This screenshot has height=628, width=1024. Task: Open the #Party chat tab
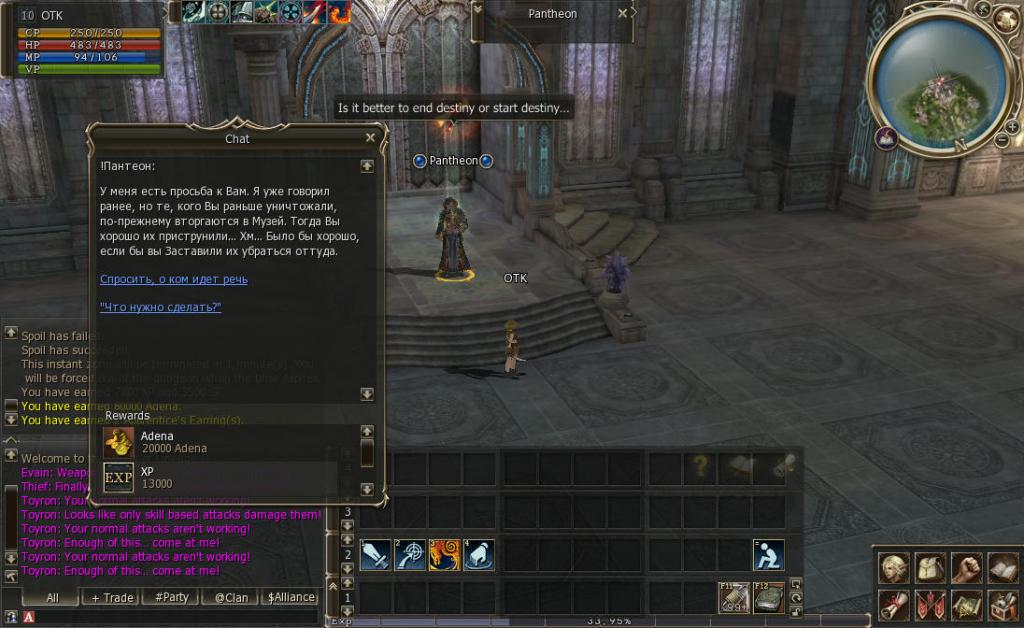click(171, 597)
